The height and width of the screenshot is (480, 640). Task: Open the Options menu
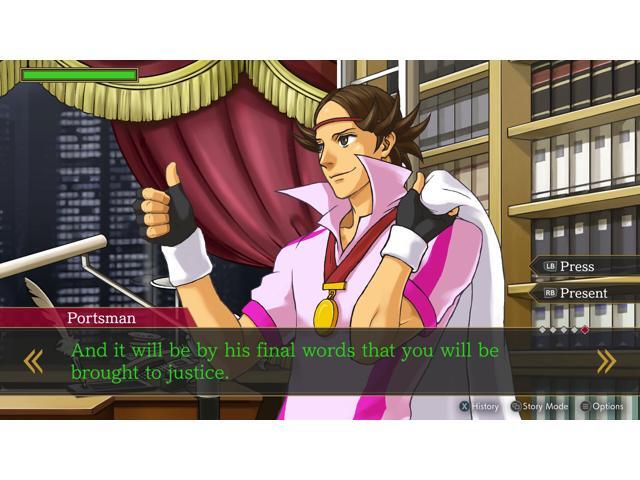click(x=601, y=407)
